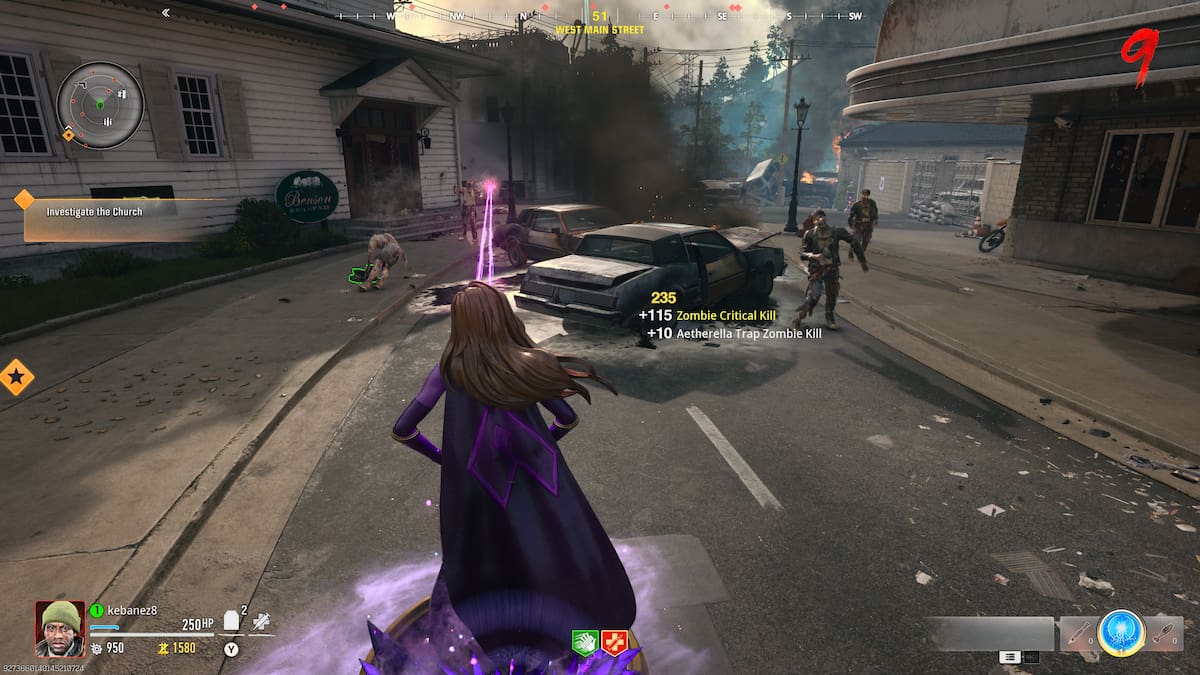Select the self-revive syringe icon
This screenshot has width=1200, height=675.
coord(261,621)
